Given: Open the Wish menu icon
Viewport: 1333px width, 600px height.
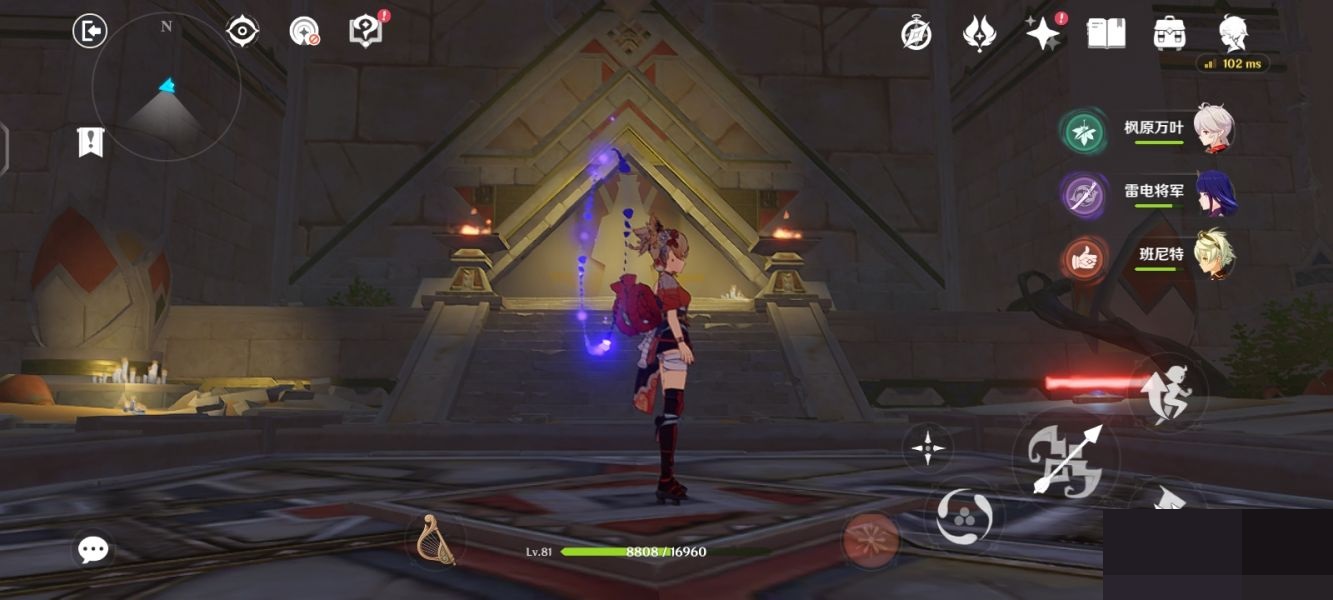Looking at the screenshot, I should (x=978, y=34).
